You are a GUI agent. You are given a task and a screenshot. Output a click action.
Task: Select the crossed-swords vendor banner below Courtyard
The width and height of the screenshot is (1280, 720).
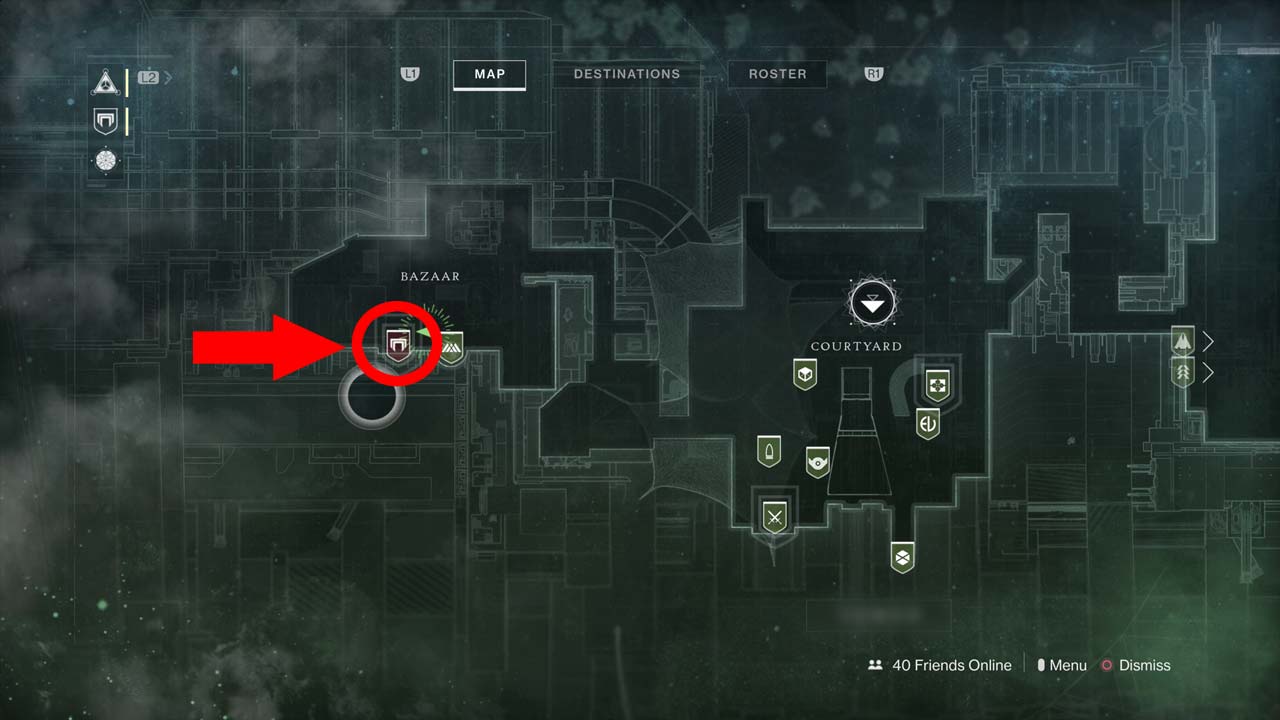(775, 517)
